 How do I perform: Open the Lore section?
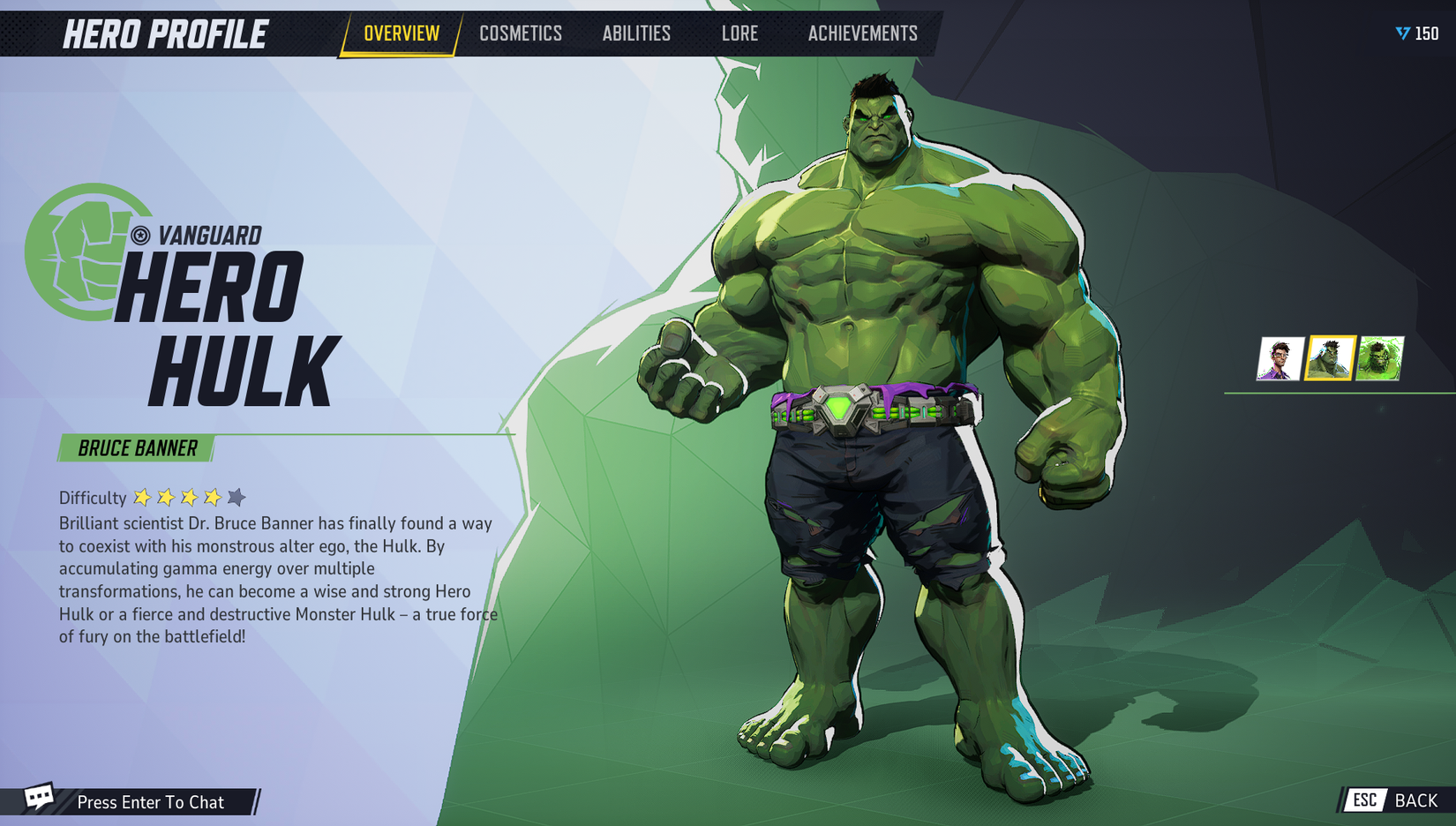tap(739, 34)
